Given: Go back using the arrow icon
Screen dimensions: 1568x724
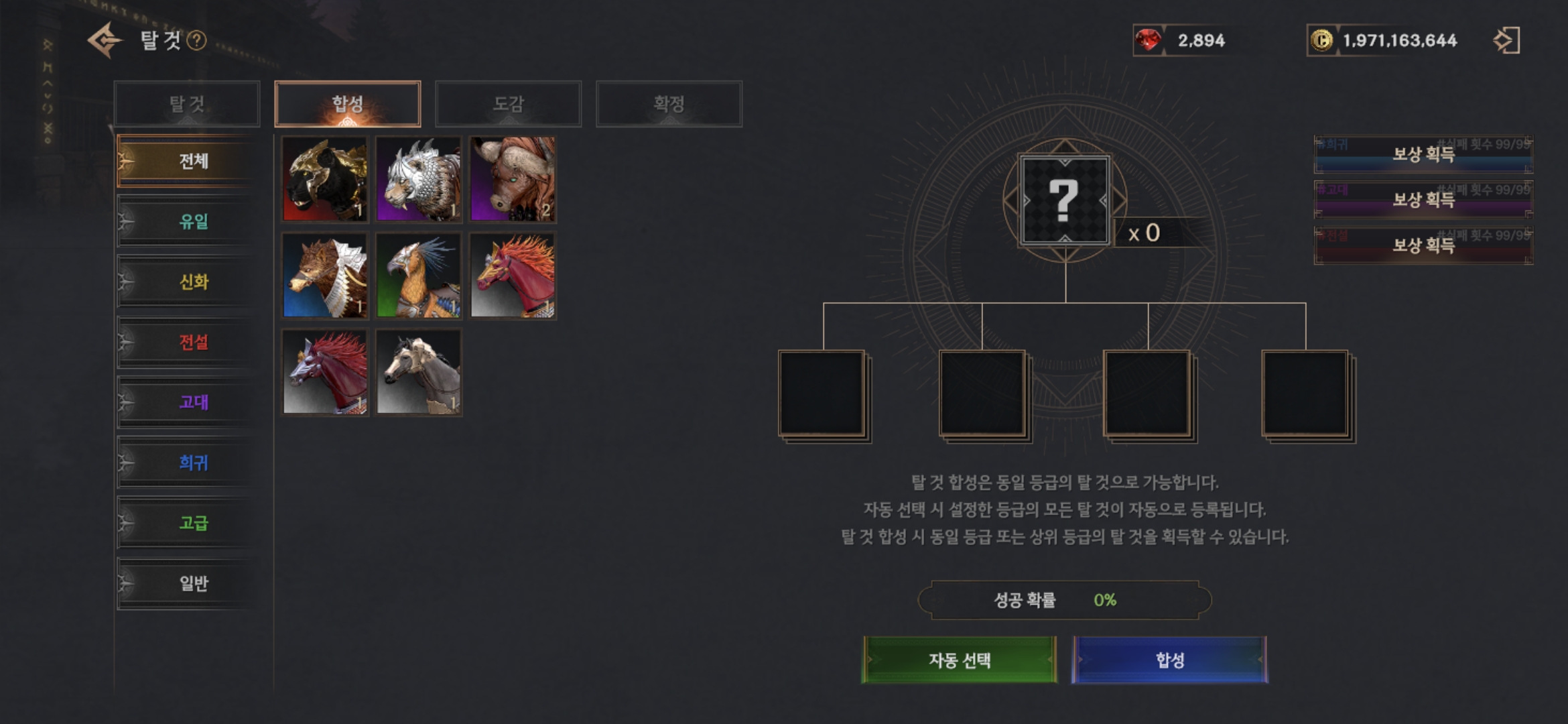Looking at the screenshot, I should tap(105, 40).
